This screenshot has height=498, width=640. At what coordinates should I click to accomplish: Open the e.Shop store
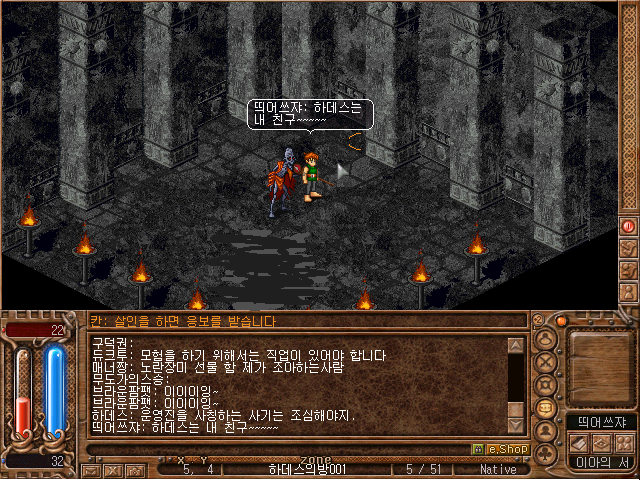tap(499, 449)
